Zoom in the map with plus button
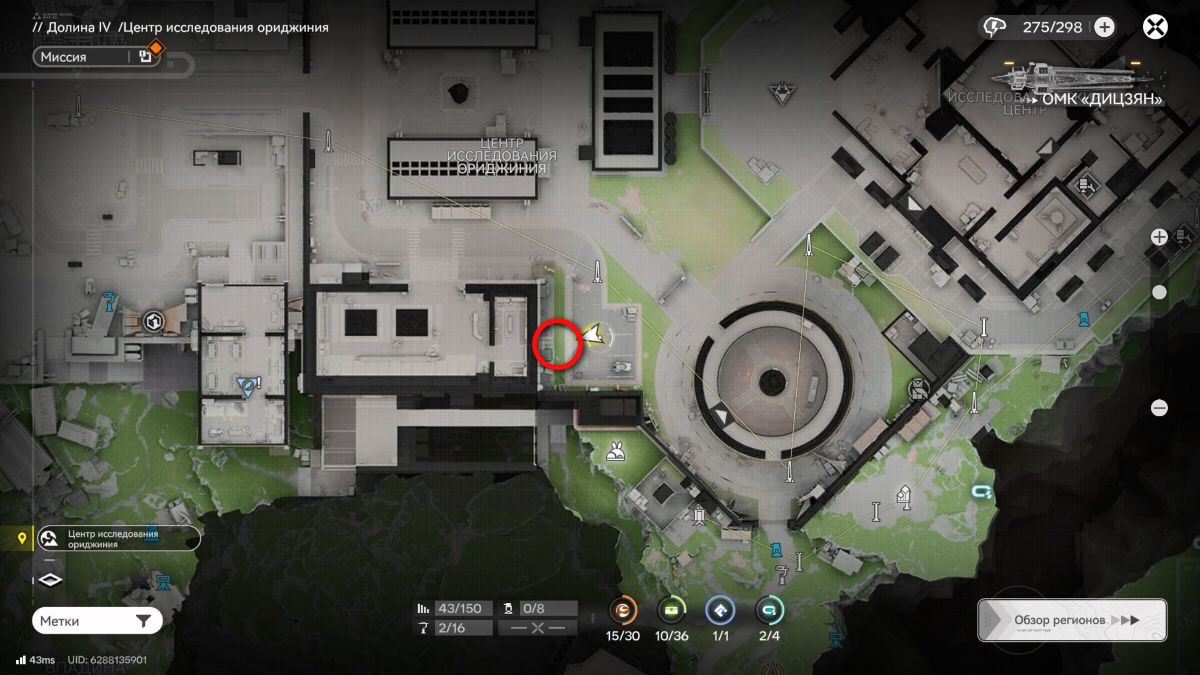The height and width of the screenshot is (675, 1200). point(1159,237)
